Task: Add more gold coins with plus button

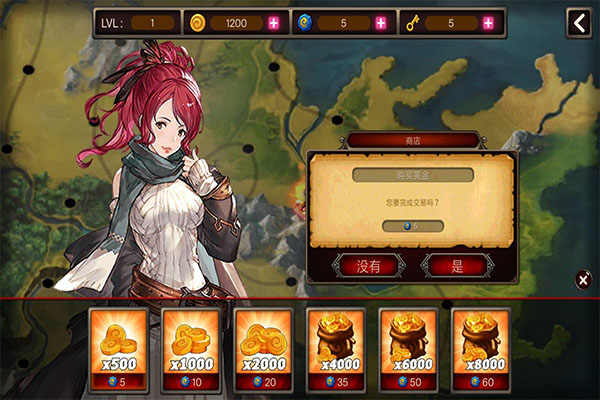Action: coord(274,23)
